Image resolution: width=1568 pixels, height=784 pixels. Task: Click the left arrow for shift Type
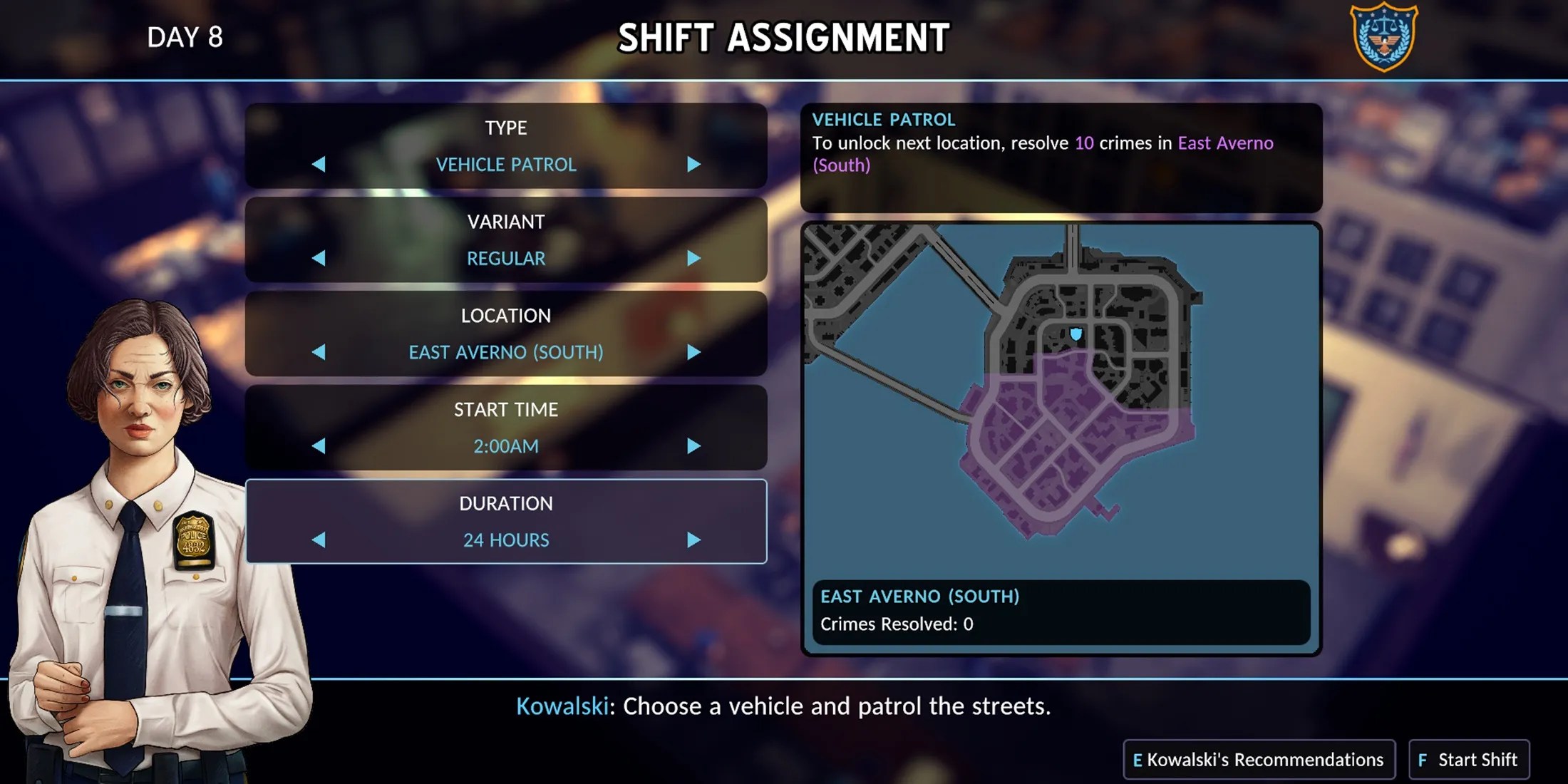coord(319,165)
